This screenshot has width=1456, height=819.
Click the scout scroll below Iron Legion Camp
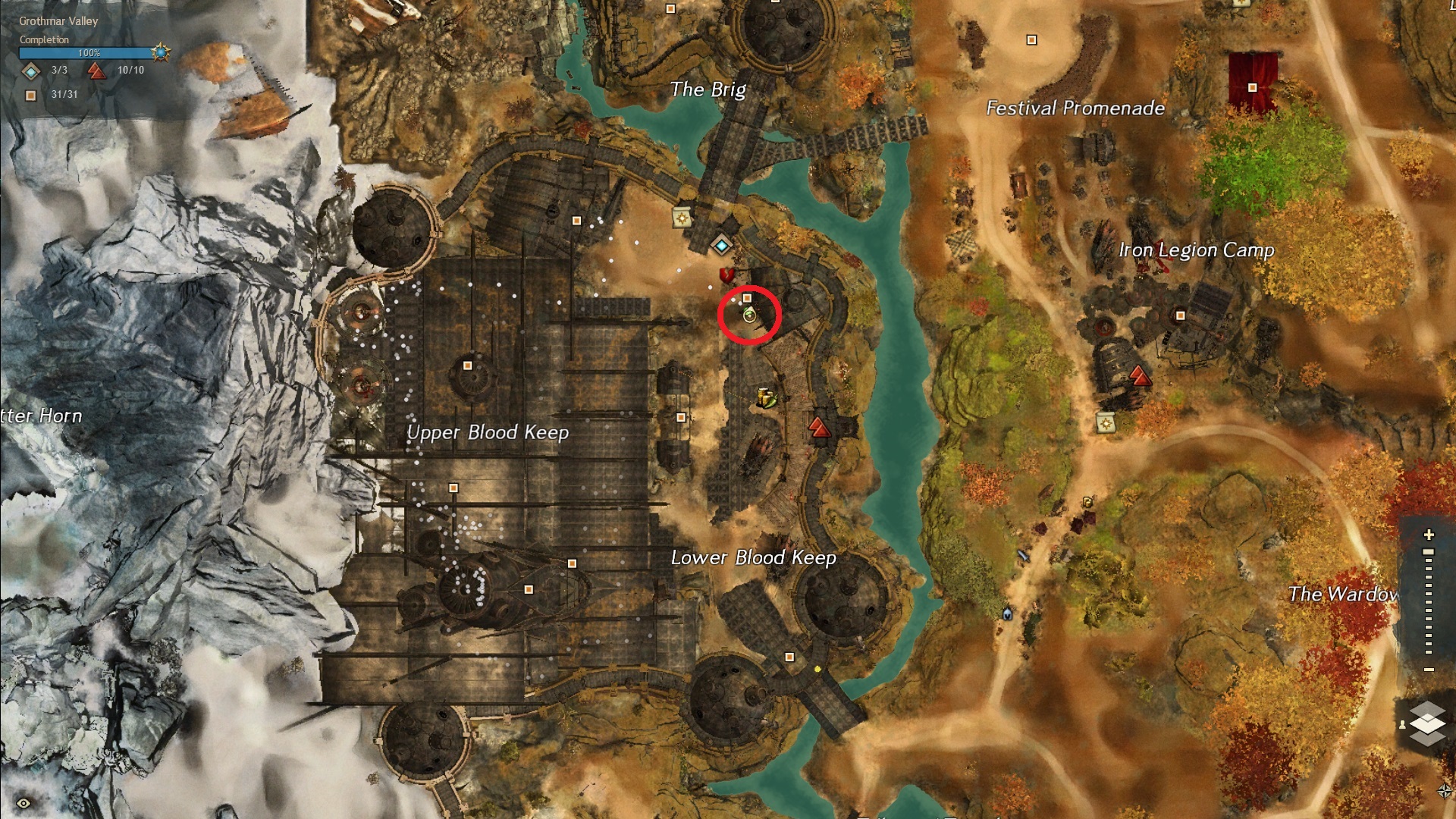point(1106,422)
